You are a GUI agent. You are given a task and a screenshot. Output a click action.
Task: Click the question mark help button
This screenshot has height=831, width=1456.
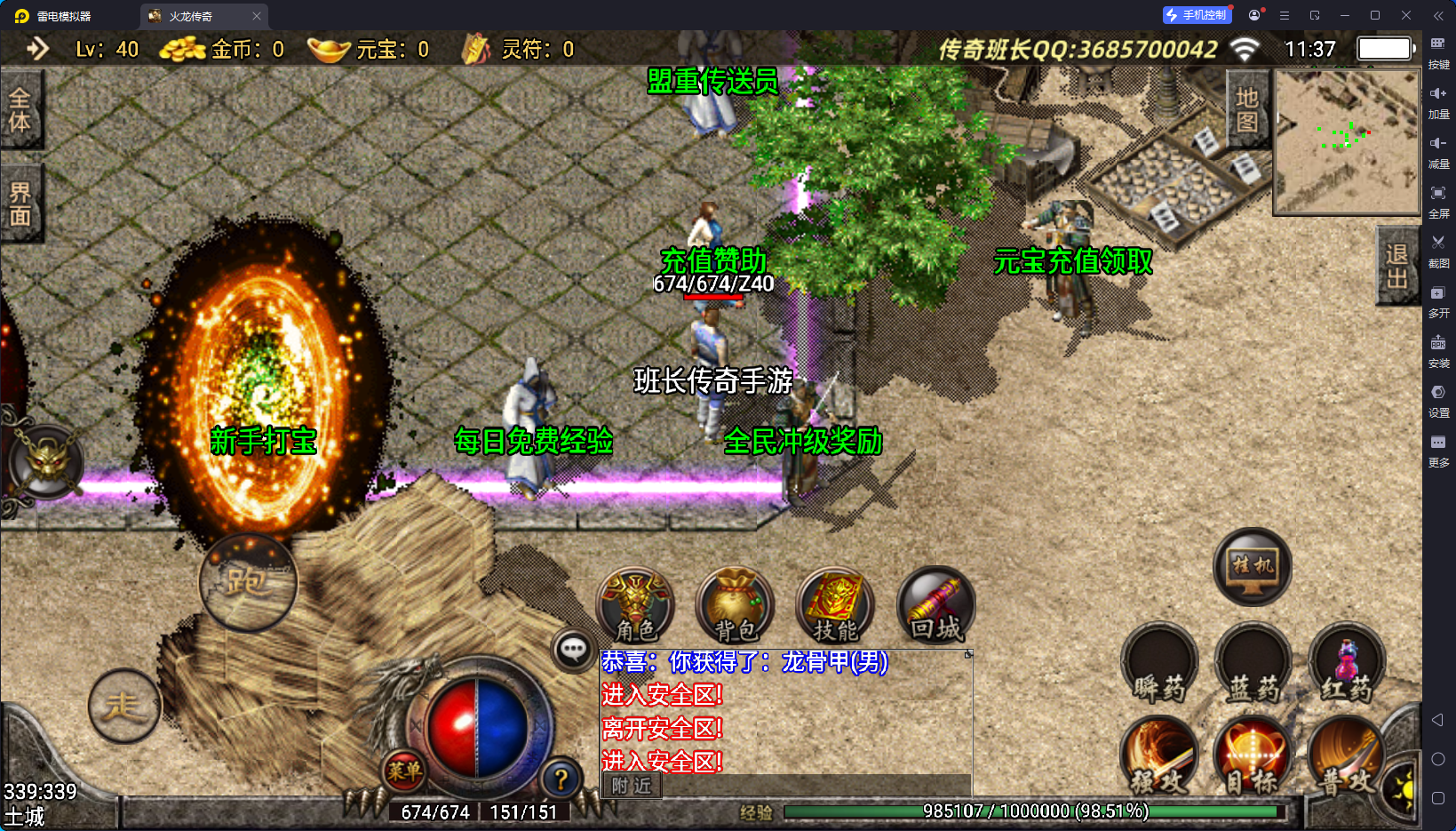pyautogui.click(x=561, y=780)
